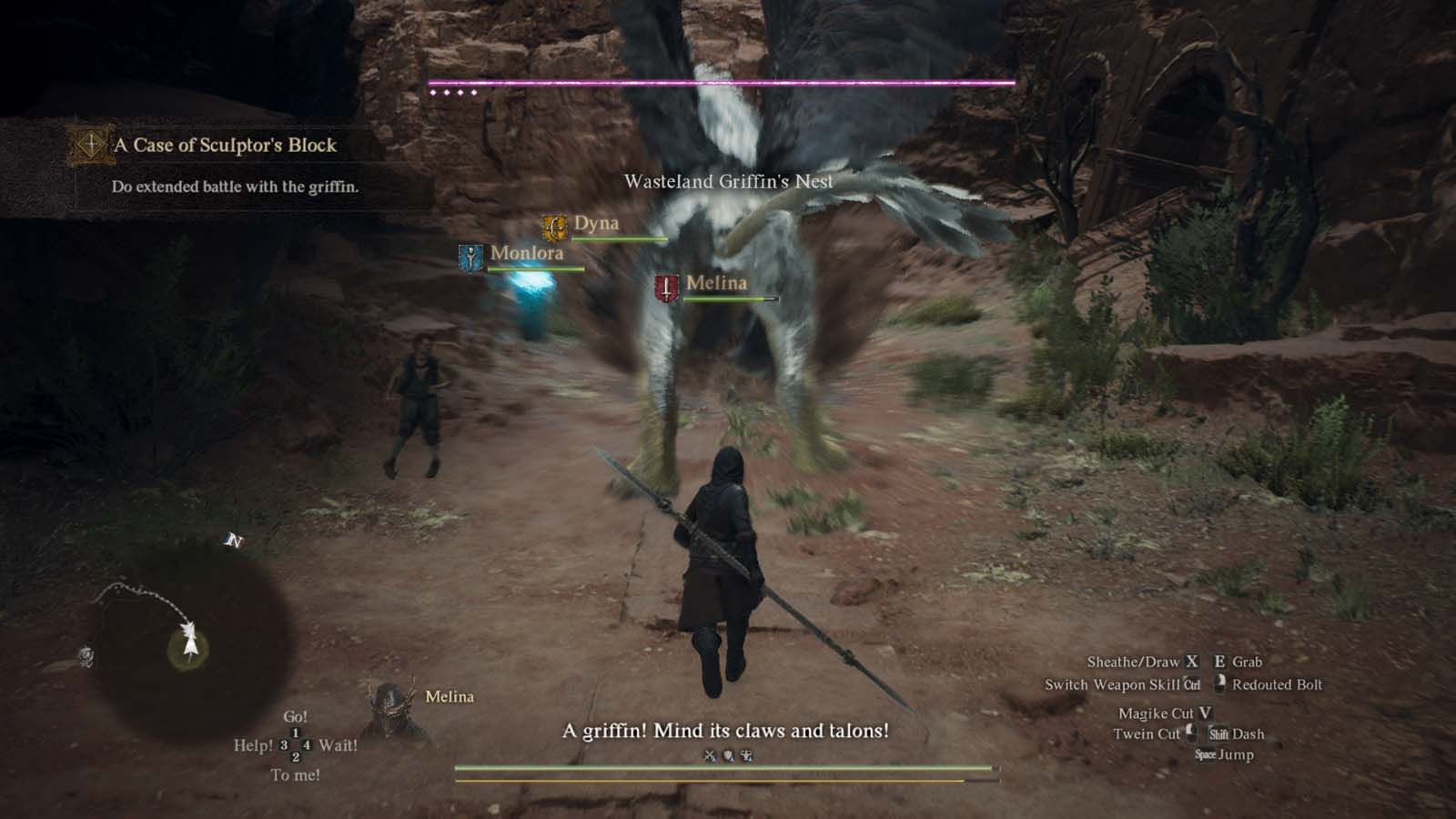
Task: Select the Twein Cut mouse icon
Action: point(1193,733)
